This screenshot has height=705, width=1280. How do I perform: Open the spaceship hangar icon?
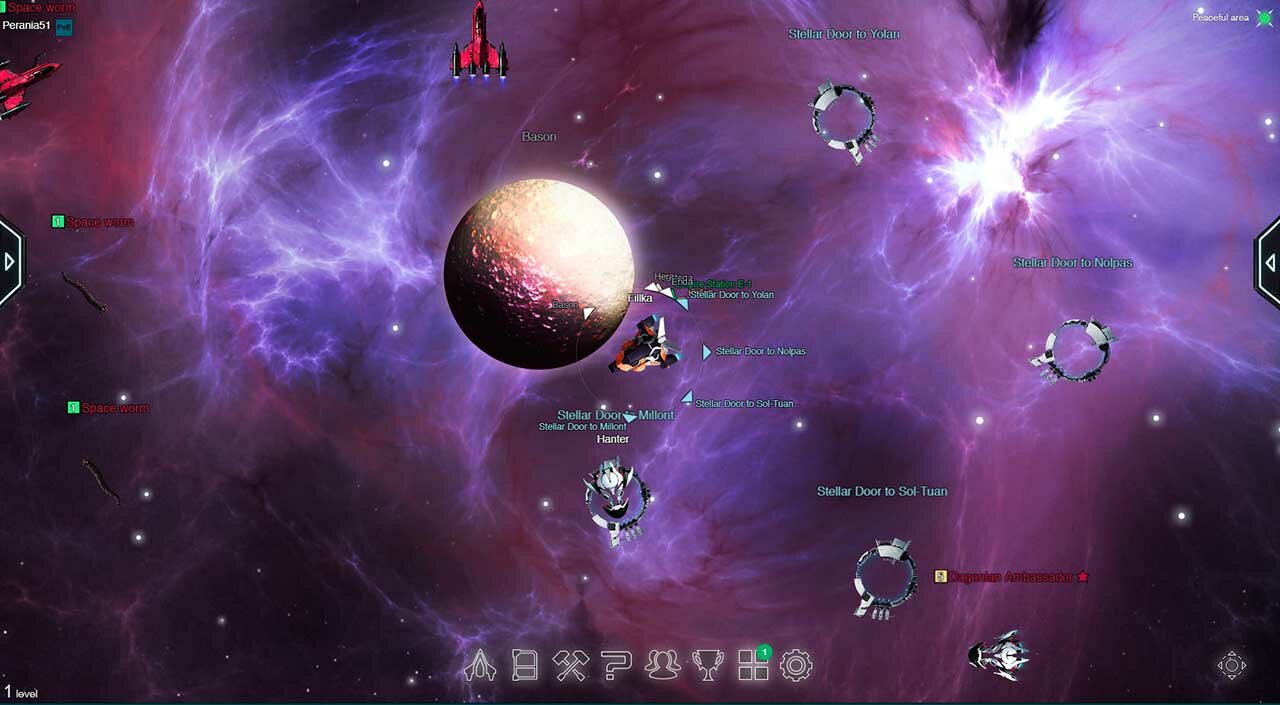[480, 665]
